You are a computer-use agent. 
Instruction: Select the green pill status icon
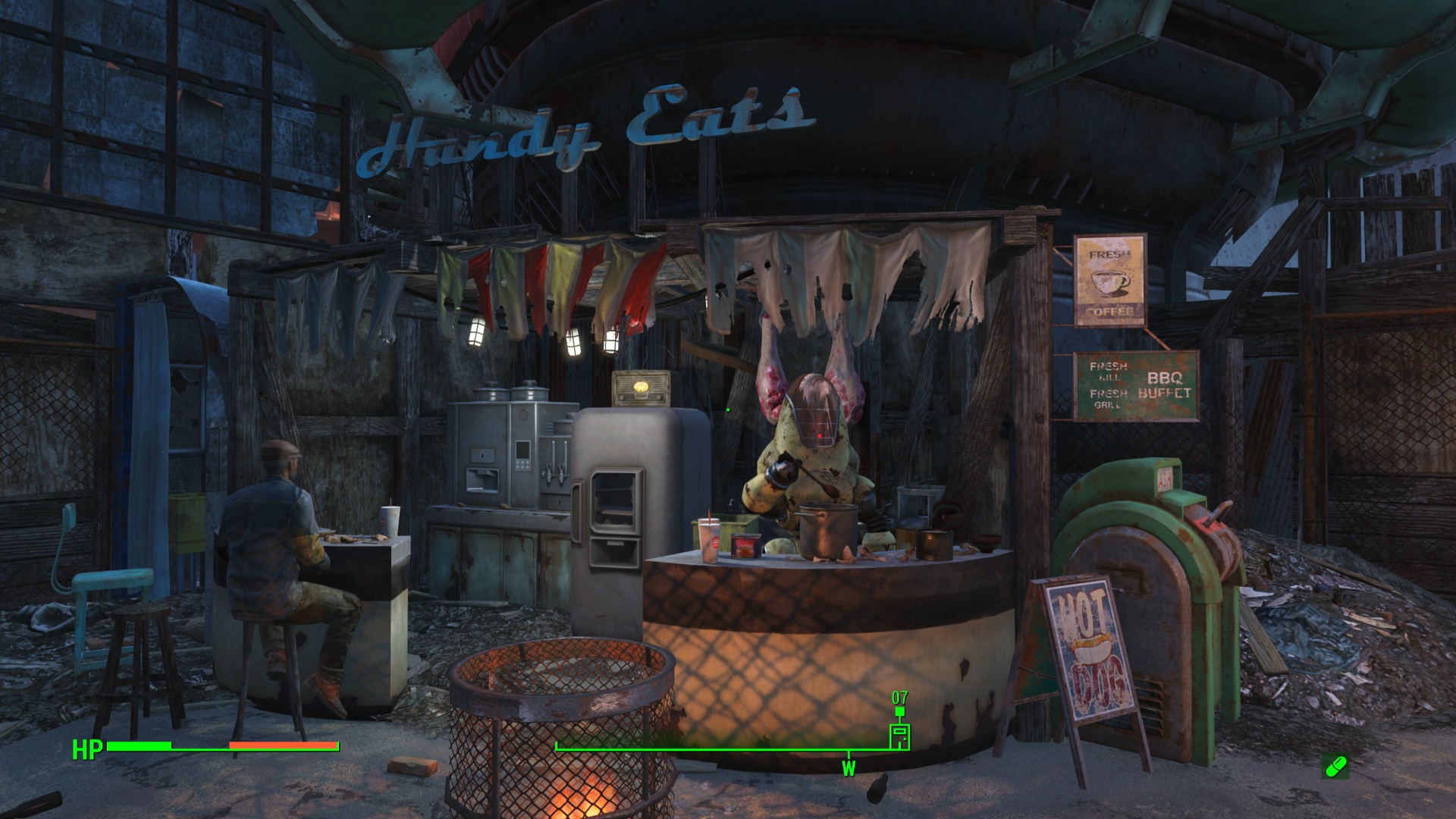pos(1335,766)
